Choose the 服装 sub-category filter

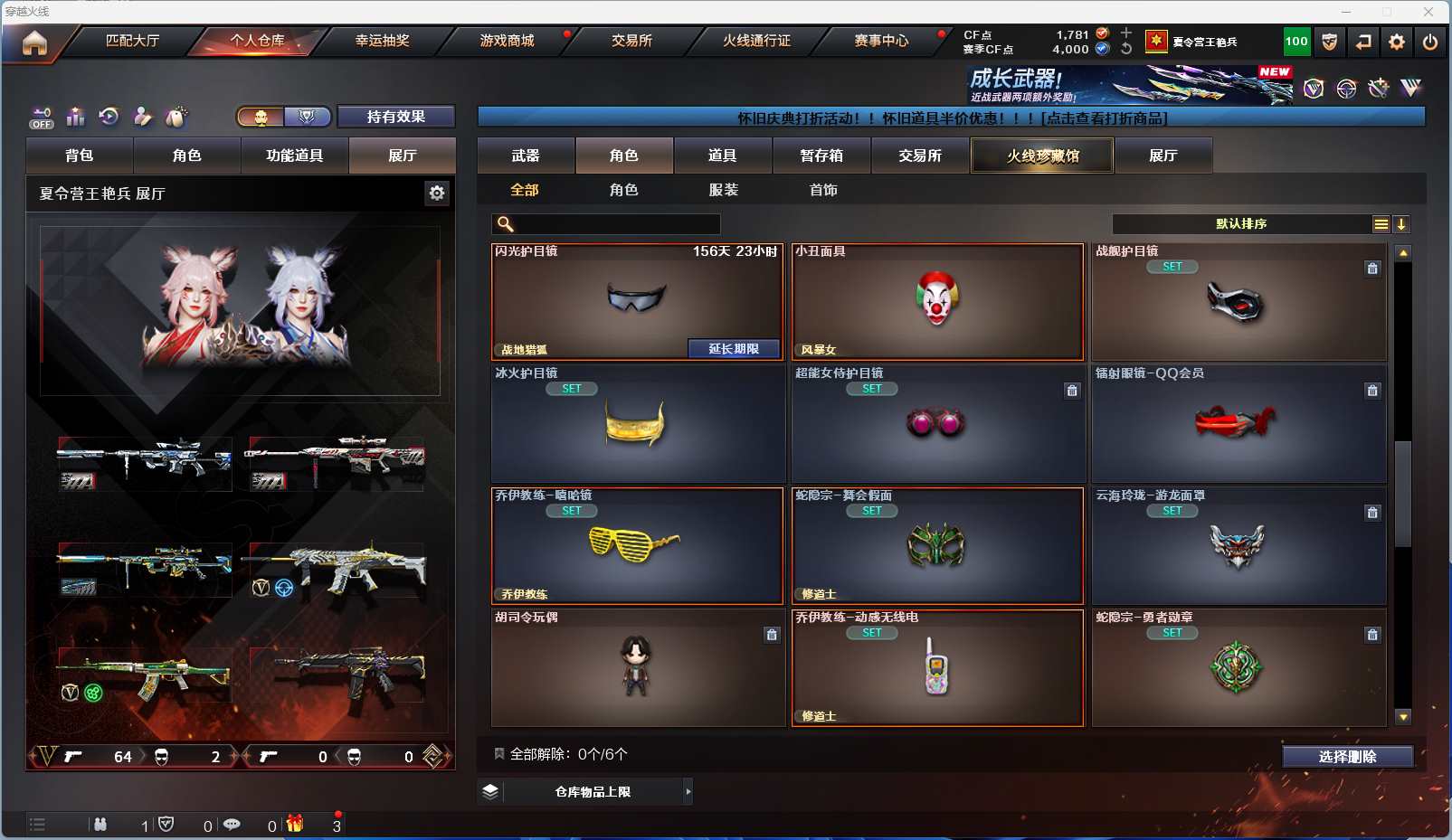click(x=724, y=190)
